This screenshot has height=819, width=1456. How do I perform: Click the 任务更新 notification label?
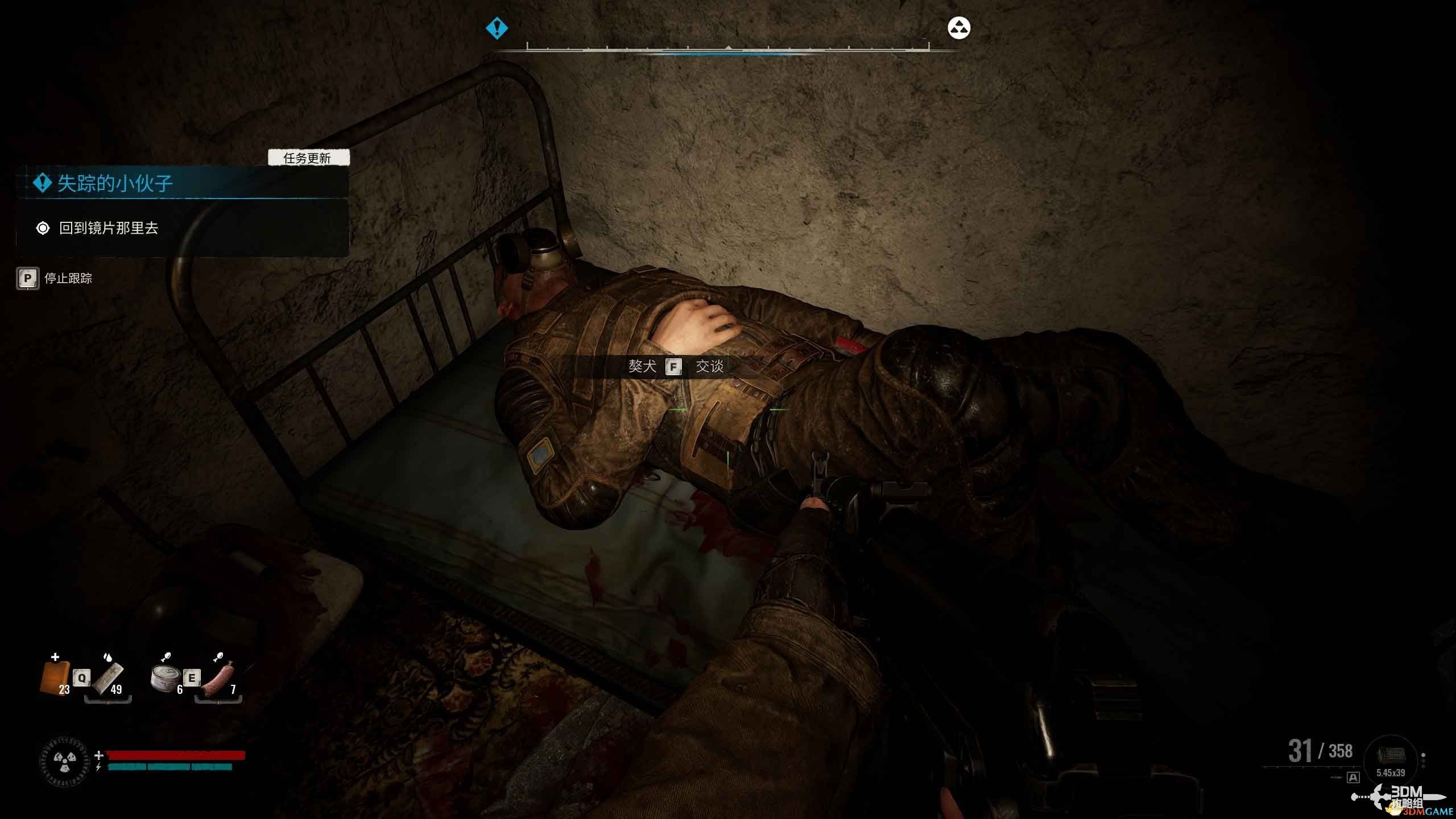pos(308,158)
